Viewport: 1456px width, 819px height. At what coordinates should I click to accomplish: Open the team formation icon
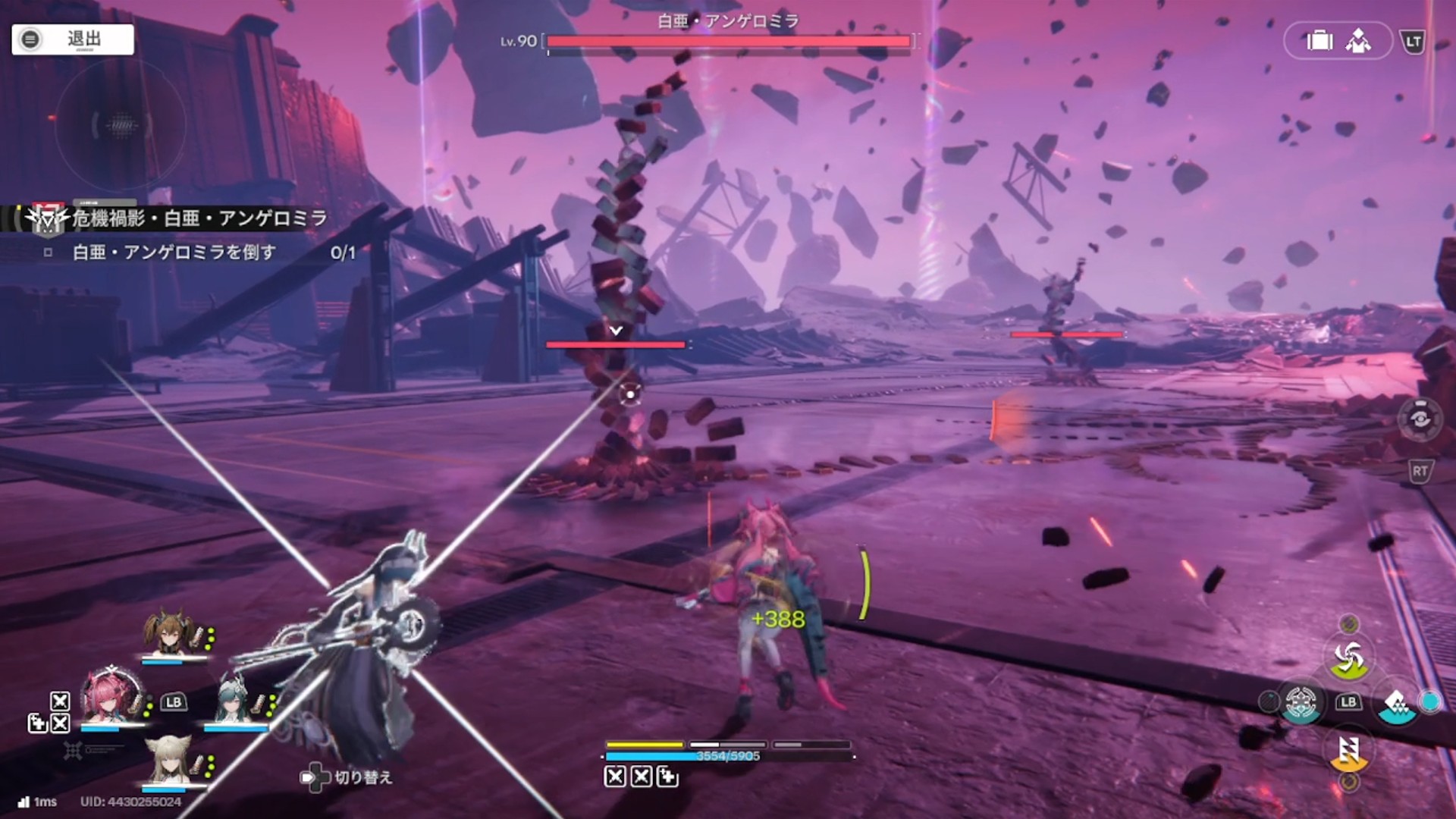point(1358,41)
